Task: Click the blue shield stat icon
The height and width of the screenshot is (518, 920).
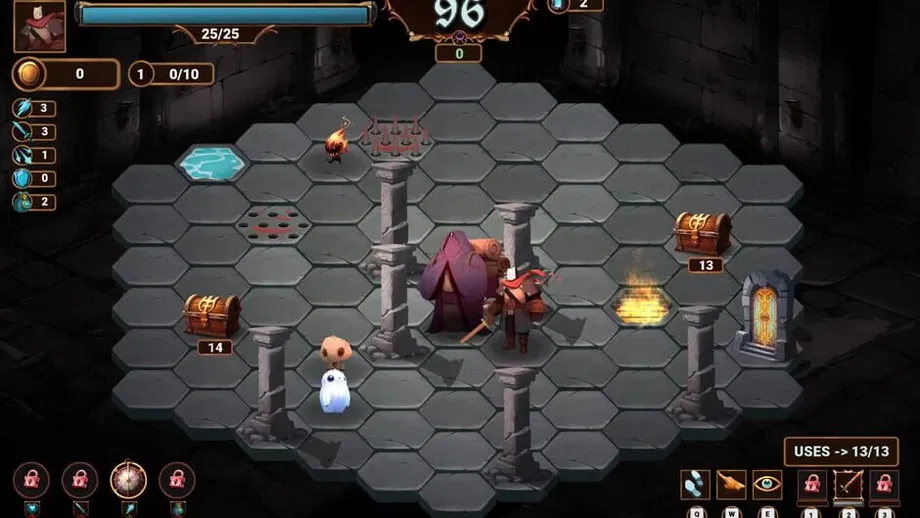Action: coord(23,178)
